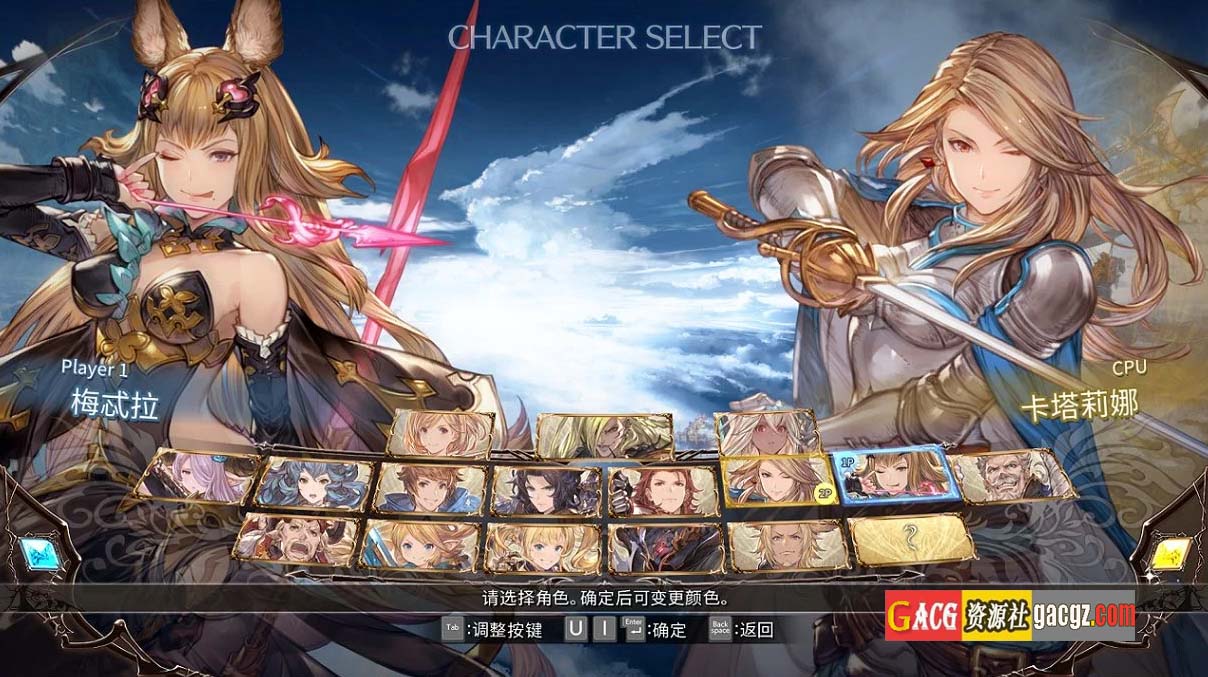Pick black-haired Lancelot from the roster
Viewport: 1208px width, 677px height.
click(546, 490)
